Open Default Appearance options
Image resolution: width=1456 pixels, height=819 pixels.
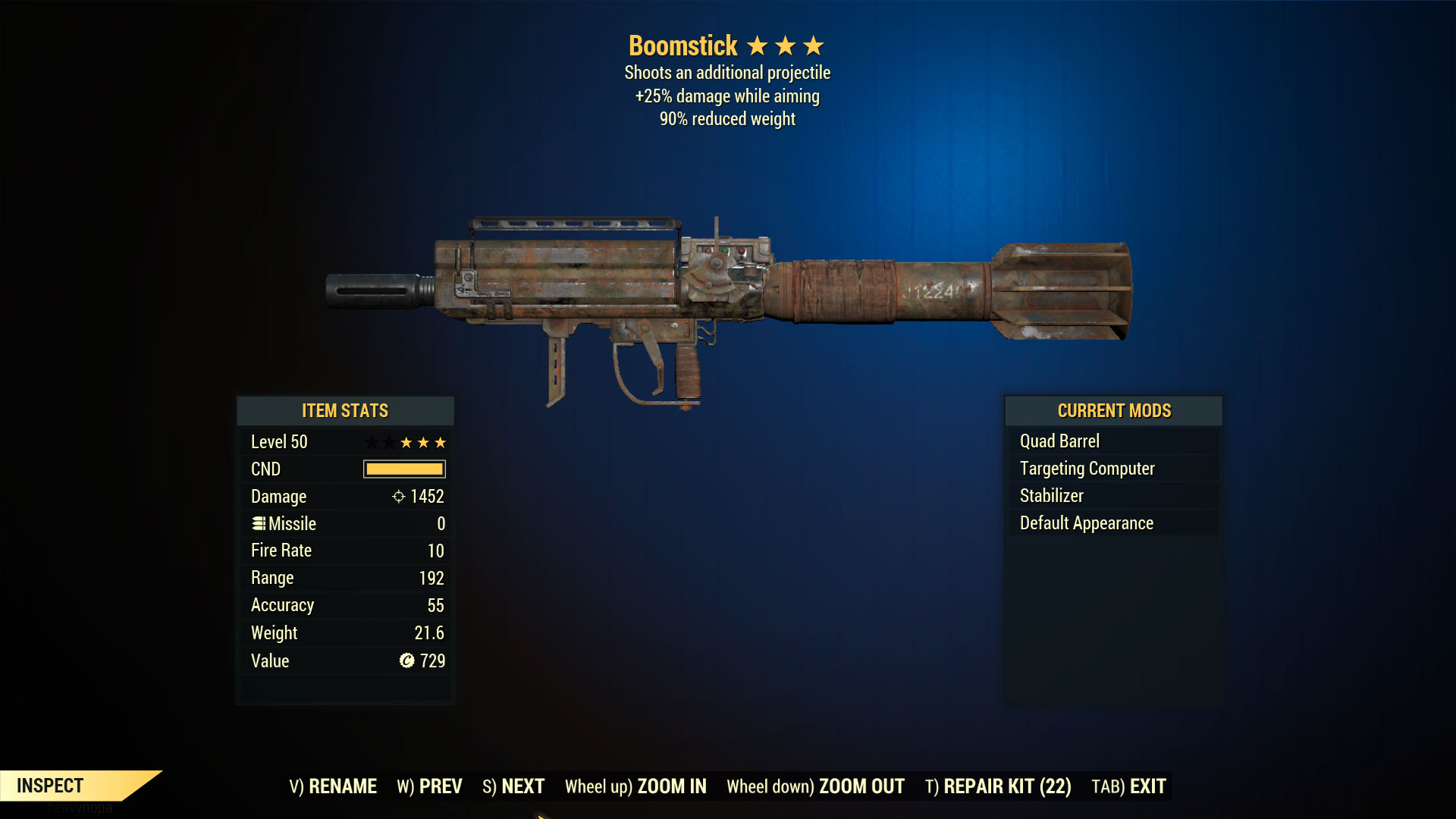coord(1085,522)
